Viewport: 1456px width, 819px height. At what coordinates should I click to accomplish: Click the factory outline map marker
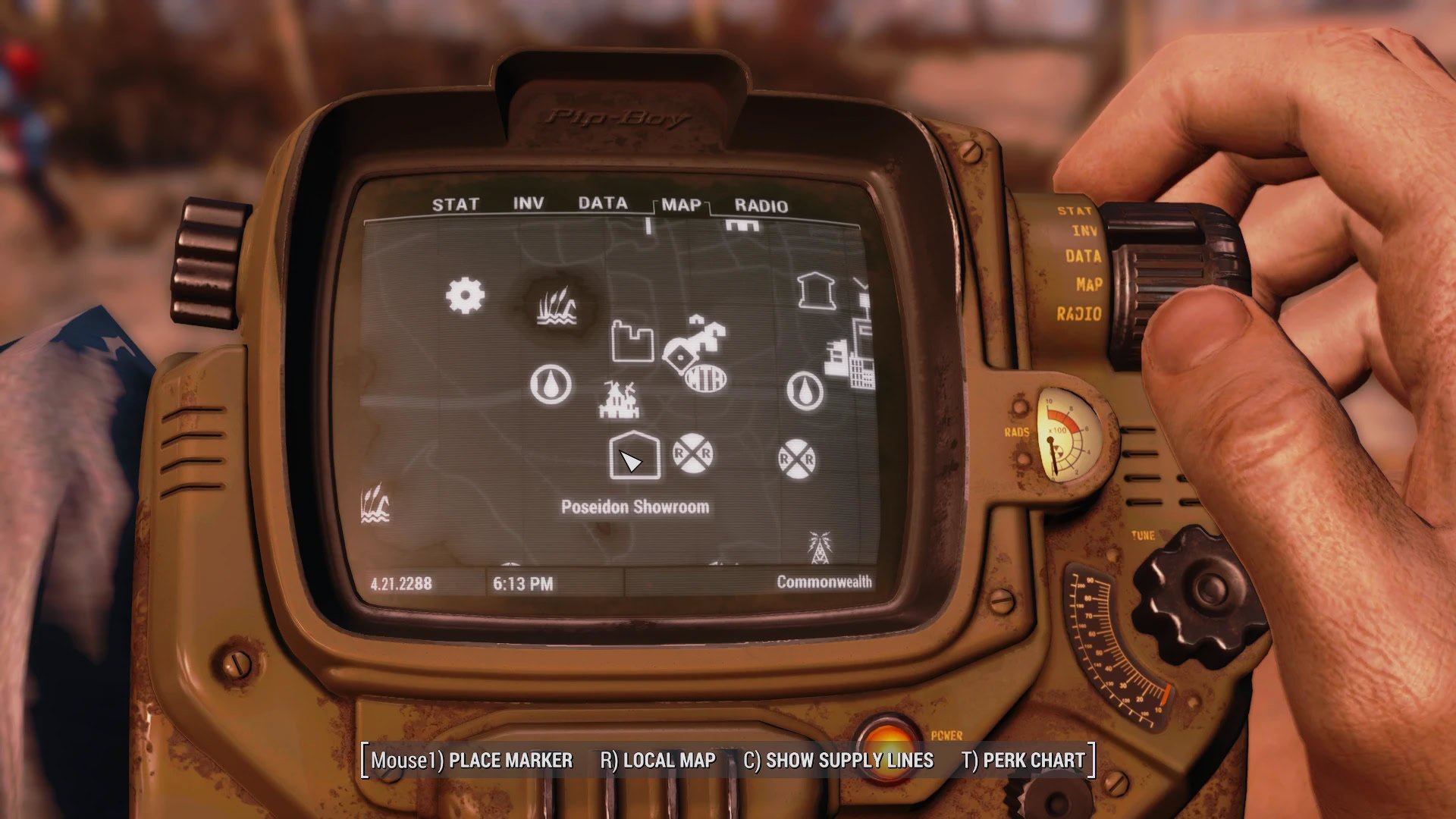click(632, 341)
